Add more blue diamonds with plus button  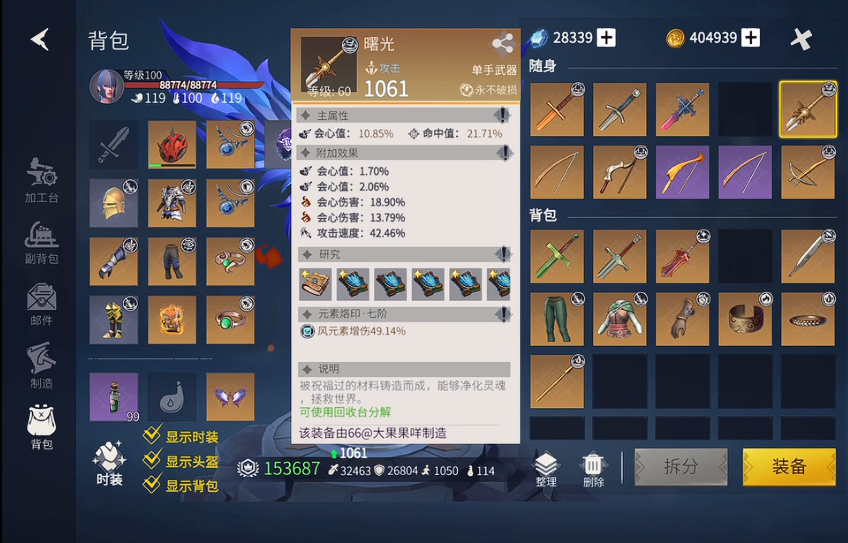[606, 38]
